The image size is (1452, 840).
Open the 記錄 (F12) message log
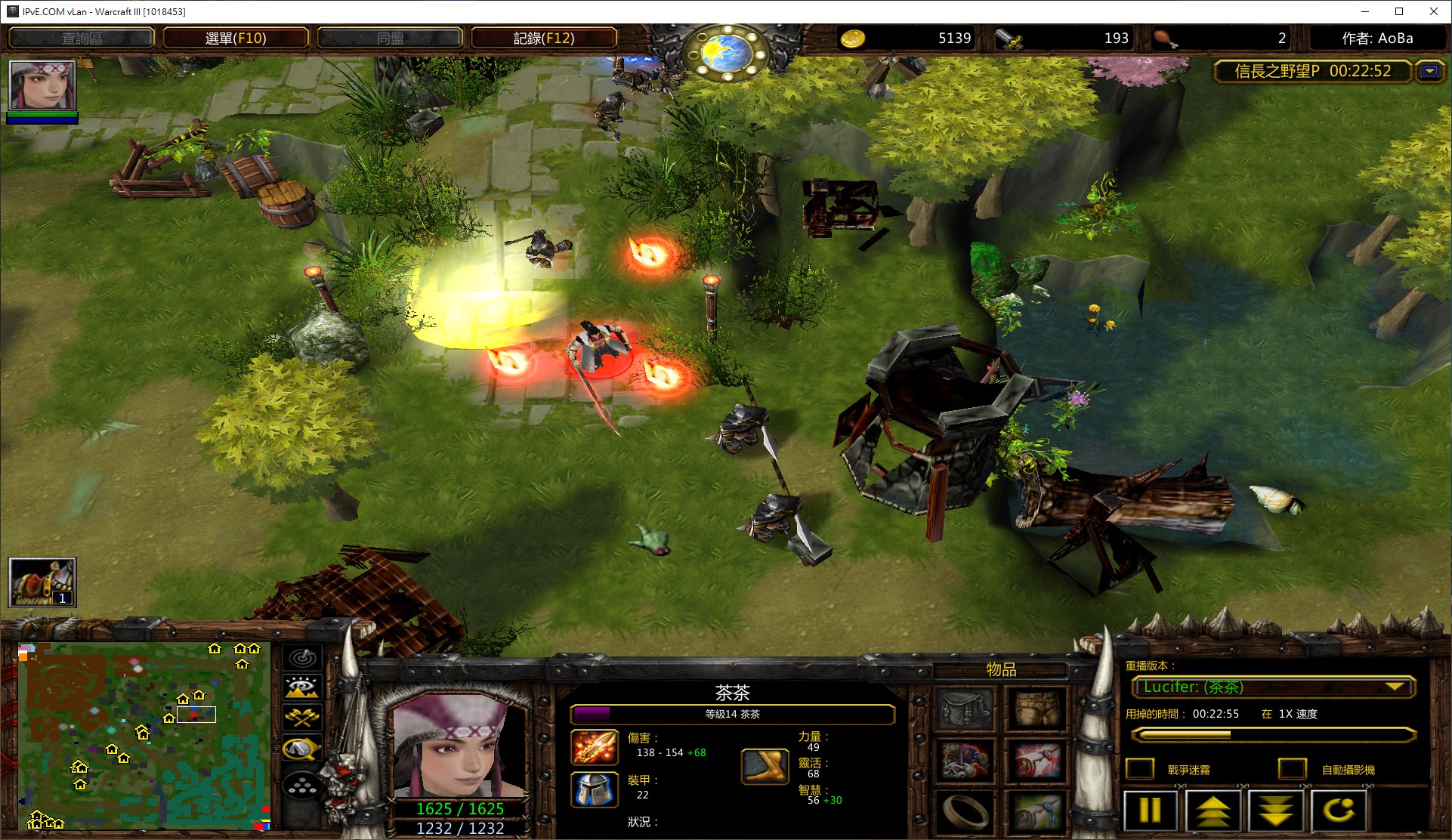pyautogui.click(x=544, y=38)
